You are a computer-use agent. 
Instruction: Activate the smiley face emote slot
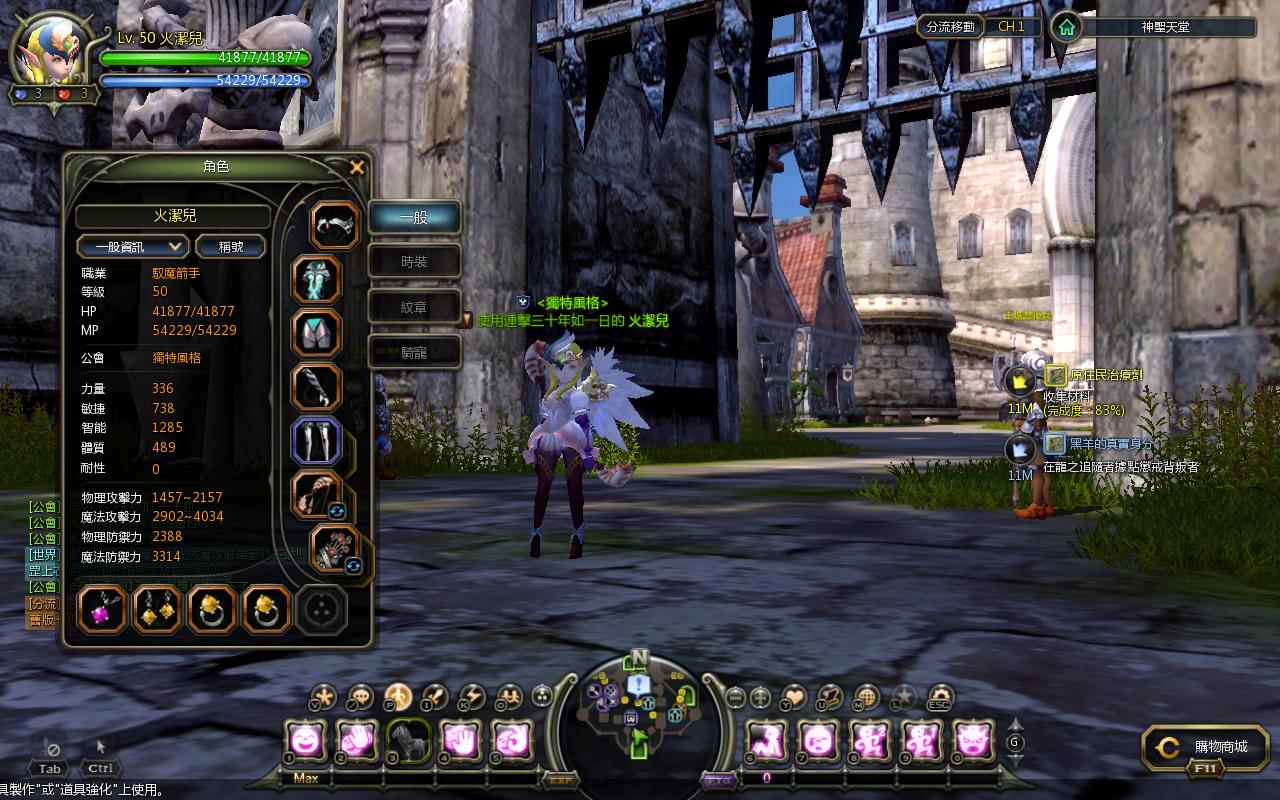click(x=304, y=741)
